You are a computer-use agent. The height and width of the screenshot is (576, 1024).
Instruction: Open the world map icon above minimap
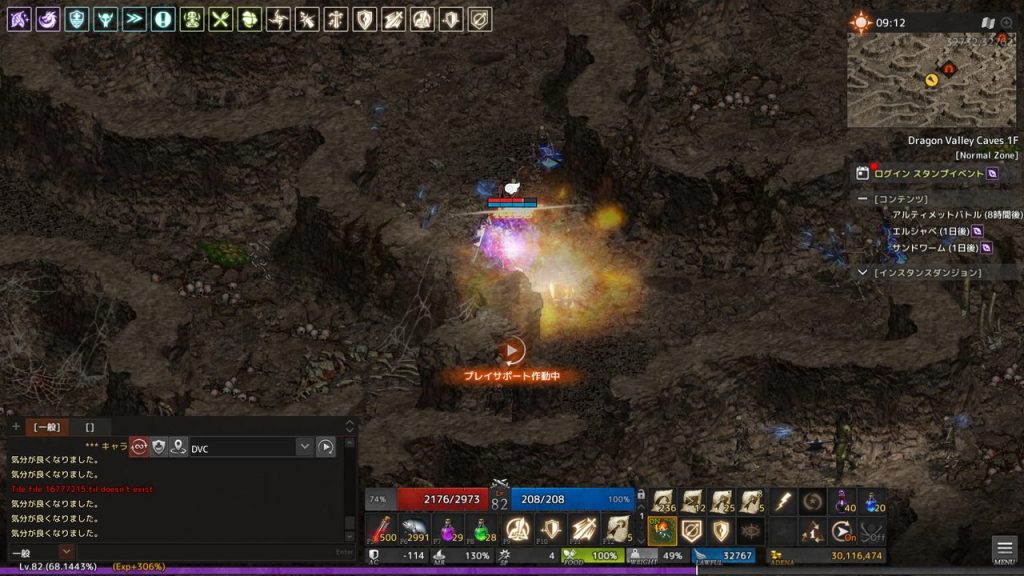(987, 22)
